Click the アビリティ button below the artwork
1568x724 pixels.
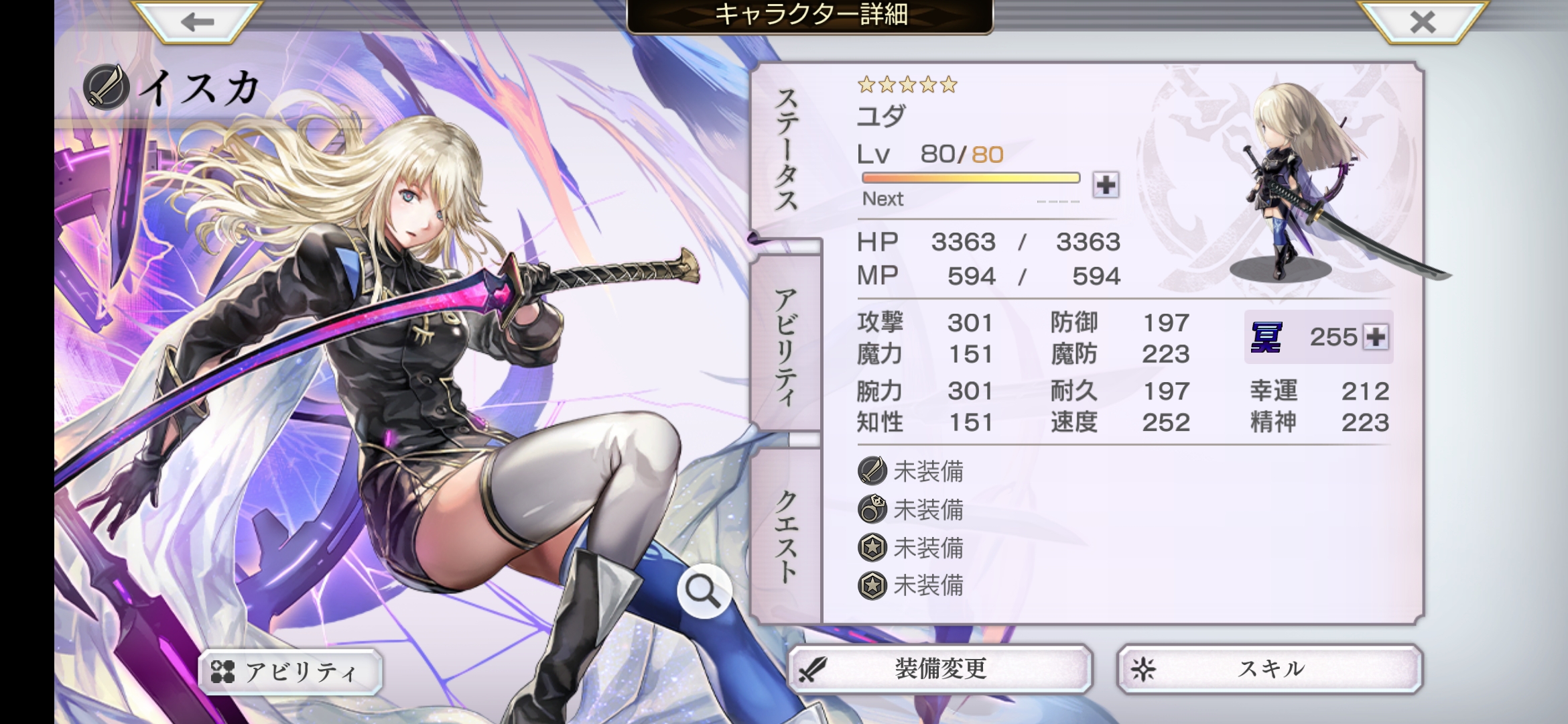(x=291, y=672)
